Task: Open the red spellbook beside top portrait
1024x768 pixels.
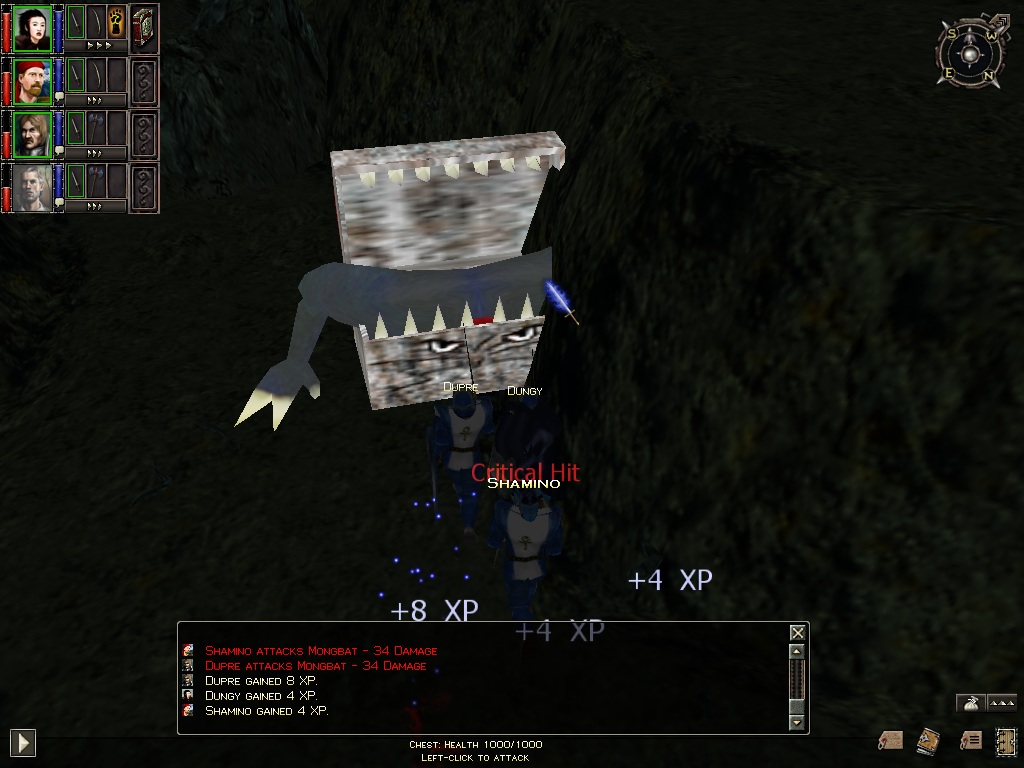Action: coord(144,29)
